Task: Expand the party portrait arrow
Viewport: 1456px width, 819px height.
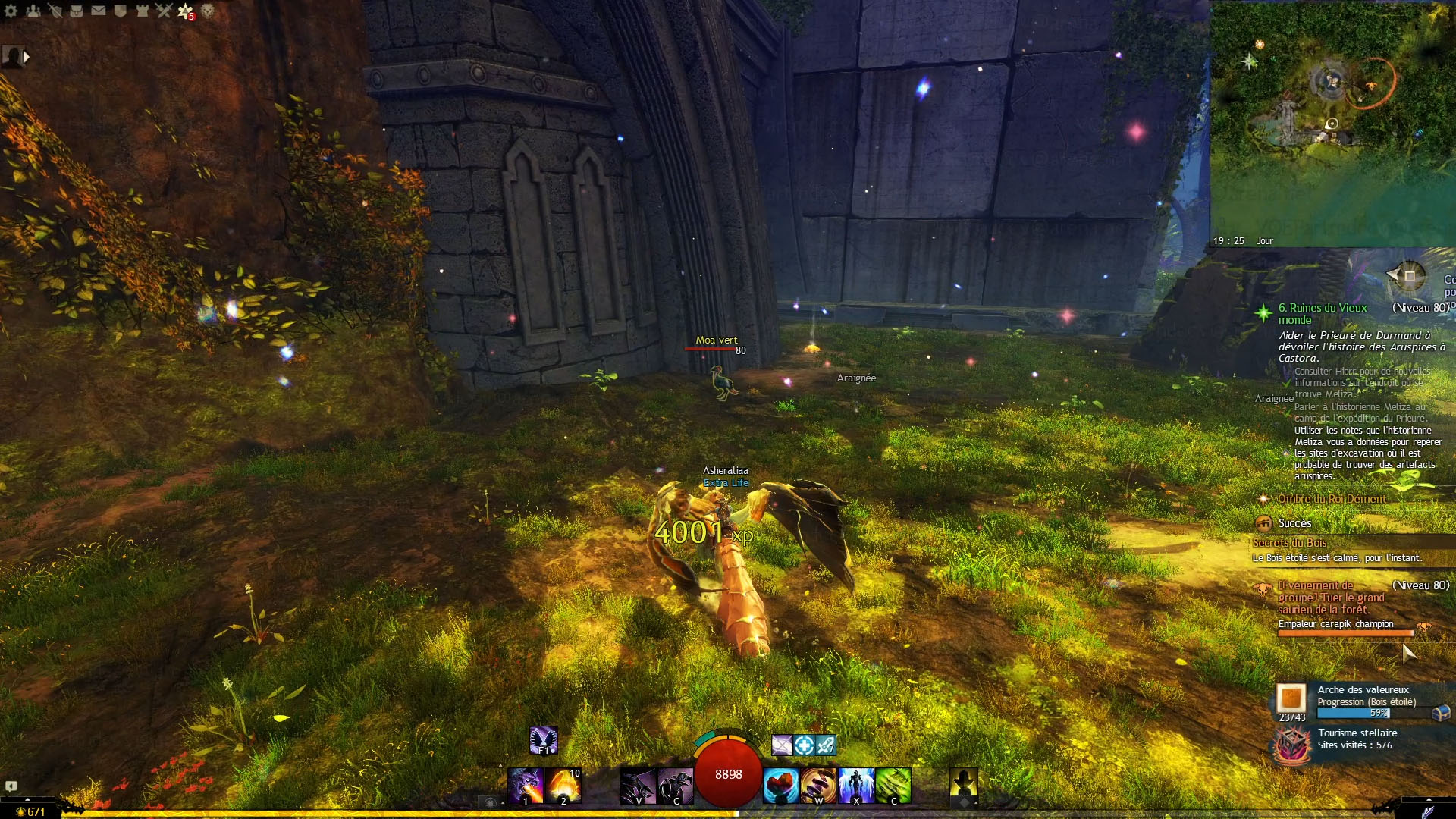Action: point(27,56)
